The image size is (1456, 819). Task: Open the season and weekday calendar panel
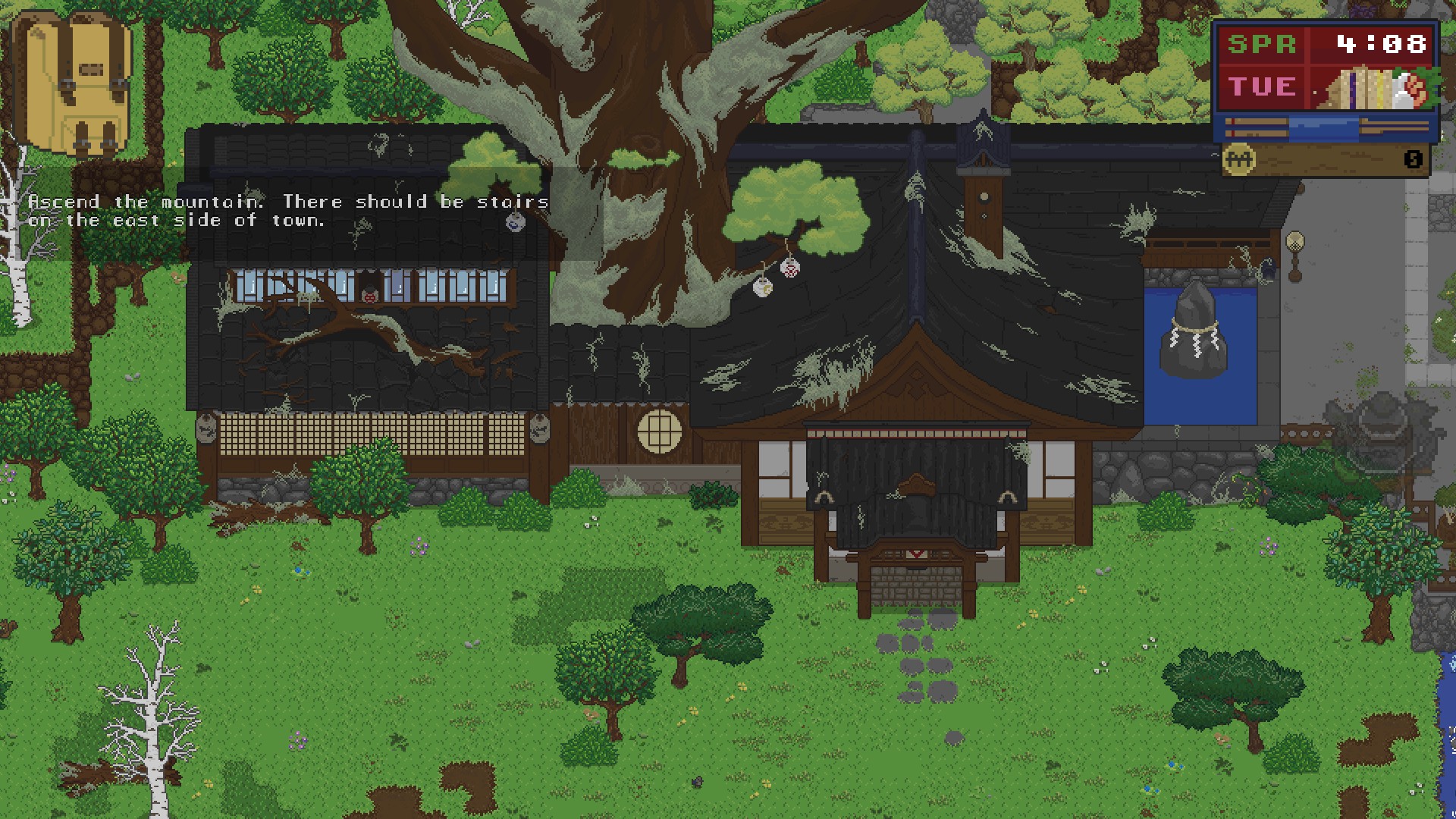pyautogui.click(x=1262, y=66)
